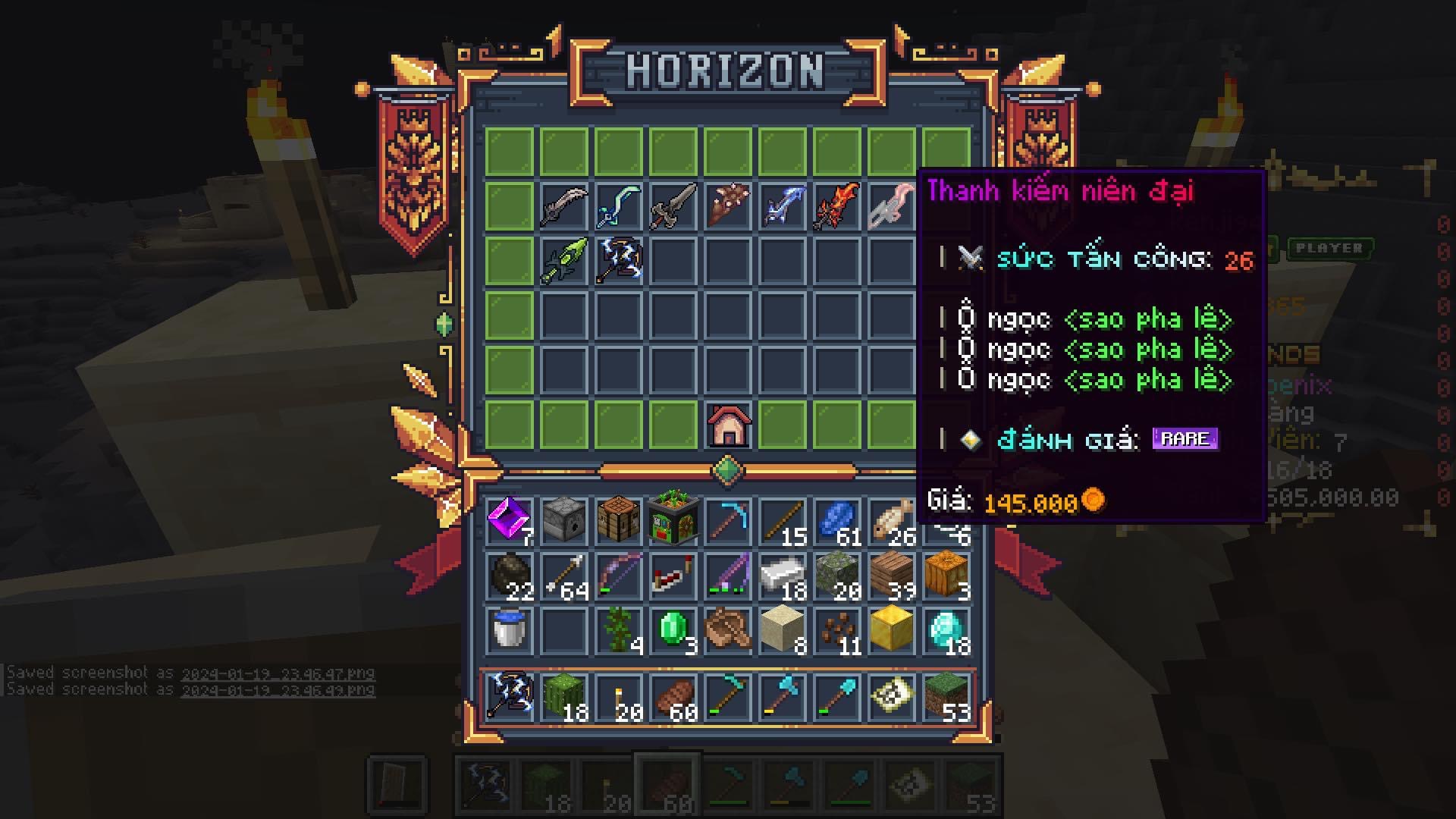Select the grey stone greatsword in the shop
Screen dimensions: 1456x819
pyautogui.click(x=673, y=206)
